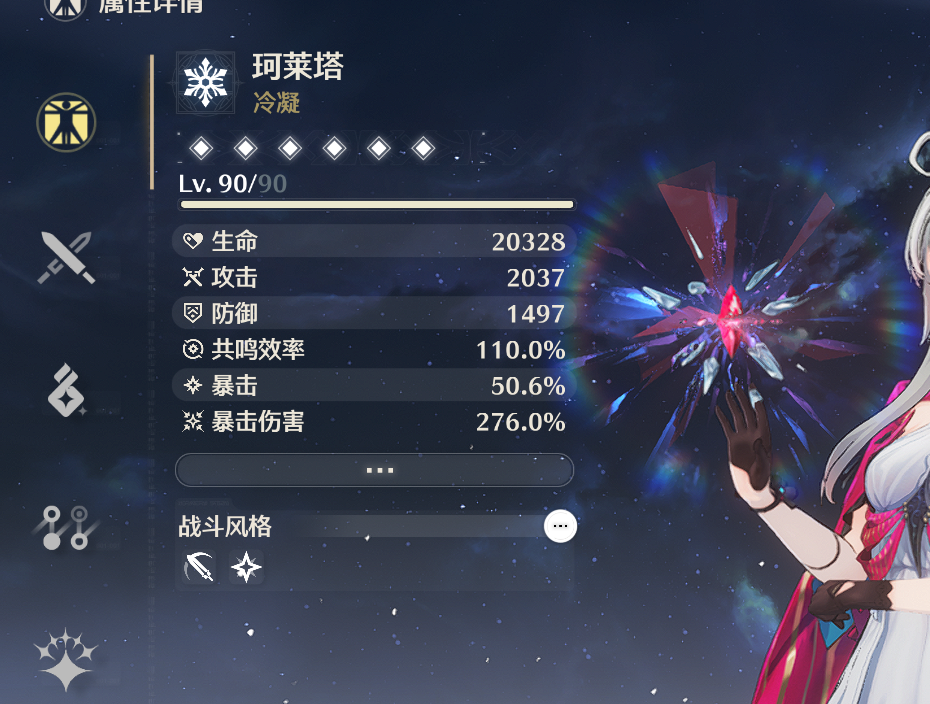Select the character attributes tab icon
930x704 pixels.
(x=66, y=122)
